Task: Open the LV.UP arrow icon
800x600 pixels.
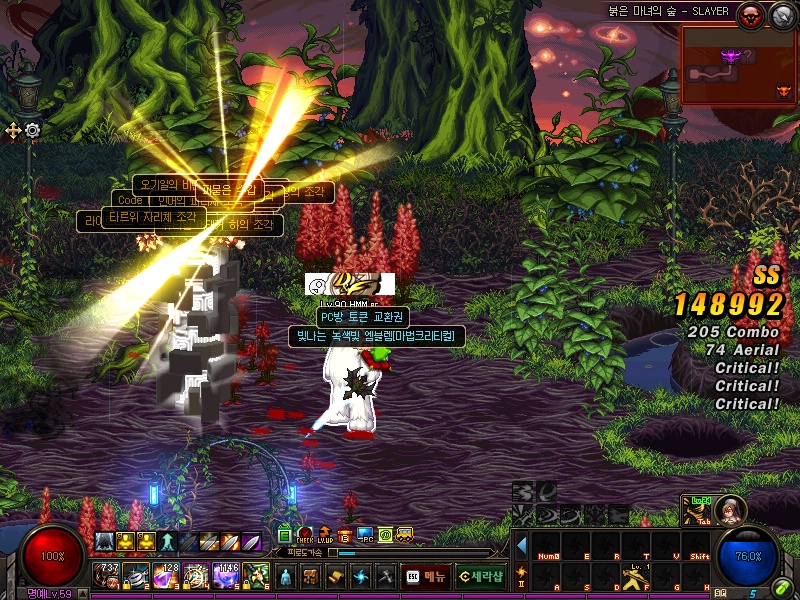Action: tap(325, 536)
